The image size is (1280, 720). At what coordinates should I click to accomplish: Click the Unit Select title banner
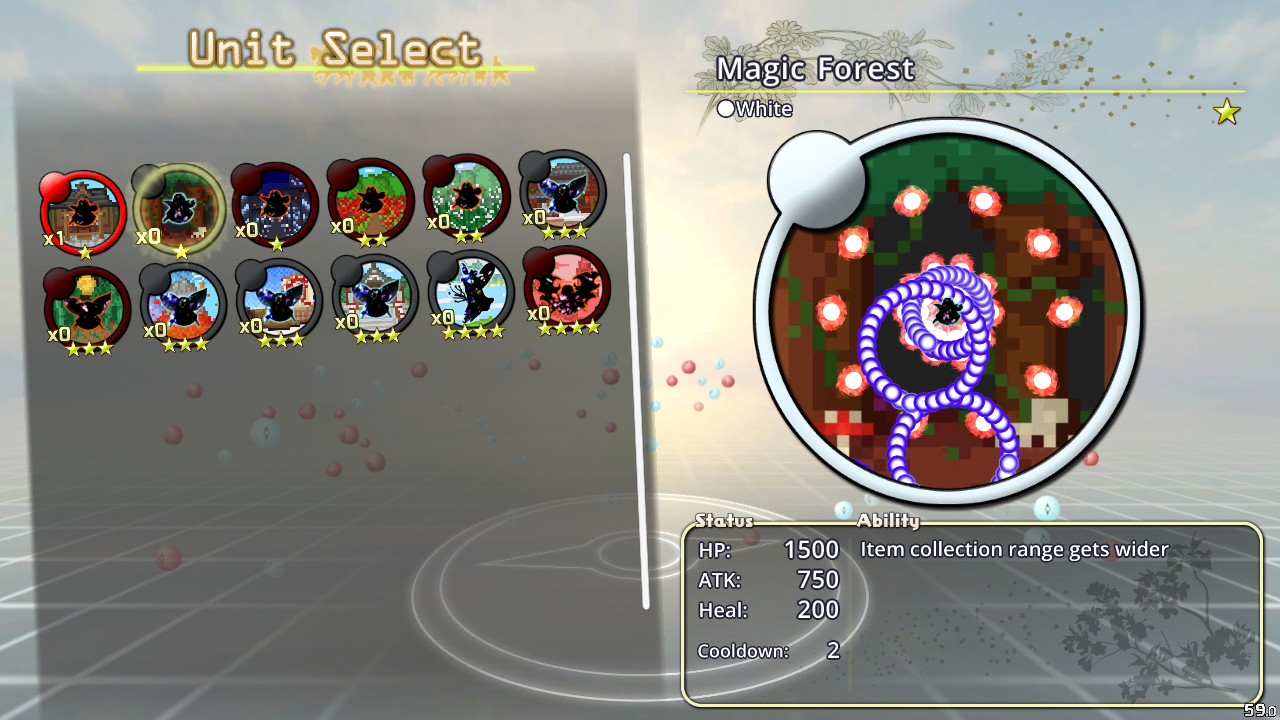(x=332, y=45)
